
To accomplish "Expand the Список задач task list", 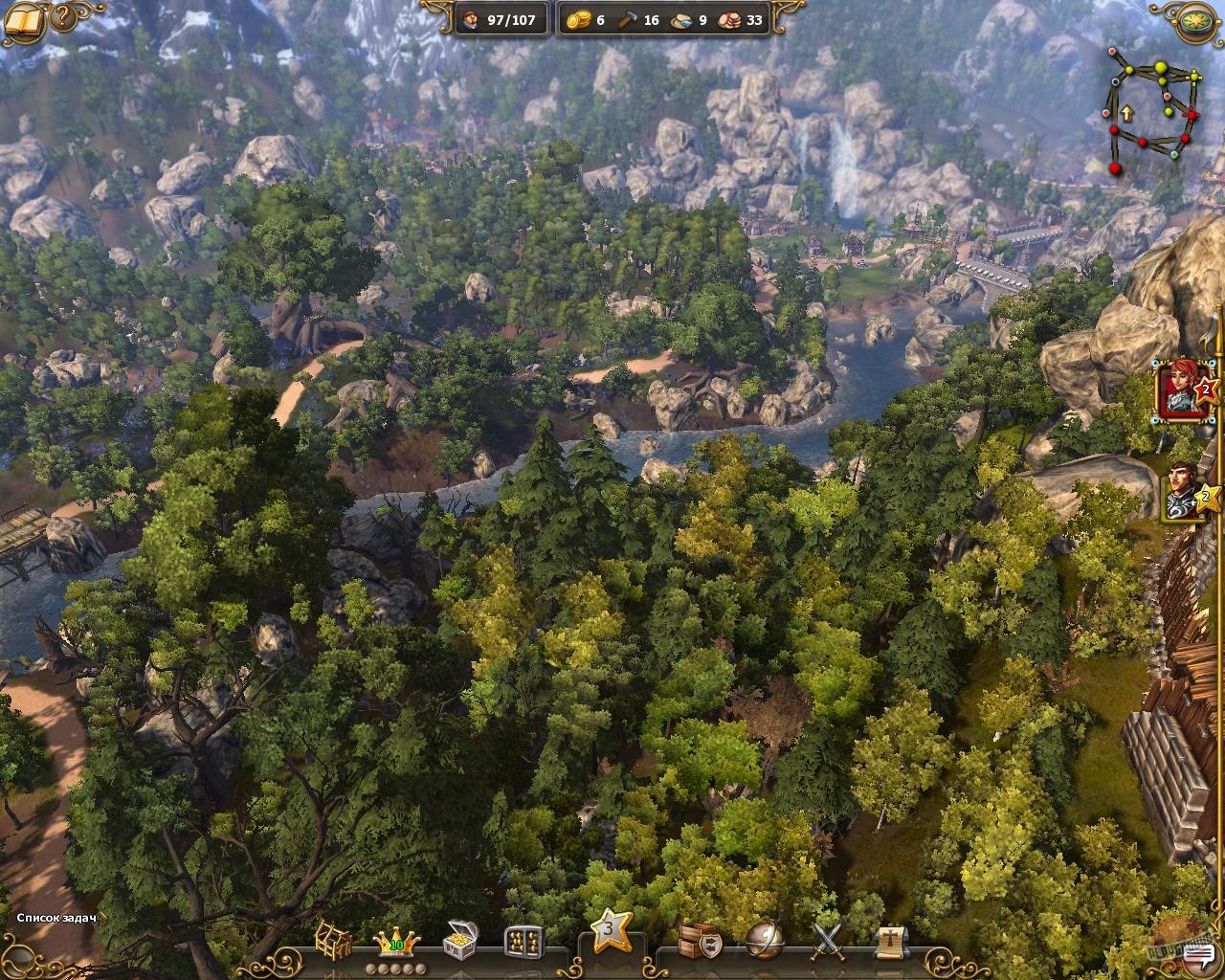I will tap(59, 916).
